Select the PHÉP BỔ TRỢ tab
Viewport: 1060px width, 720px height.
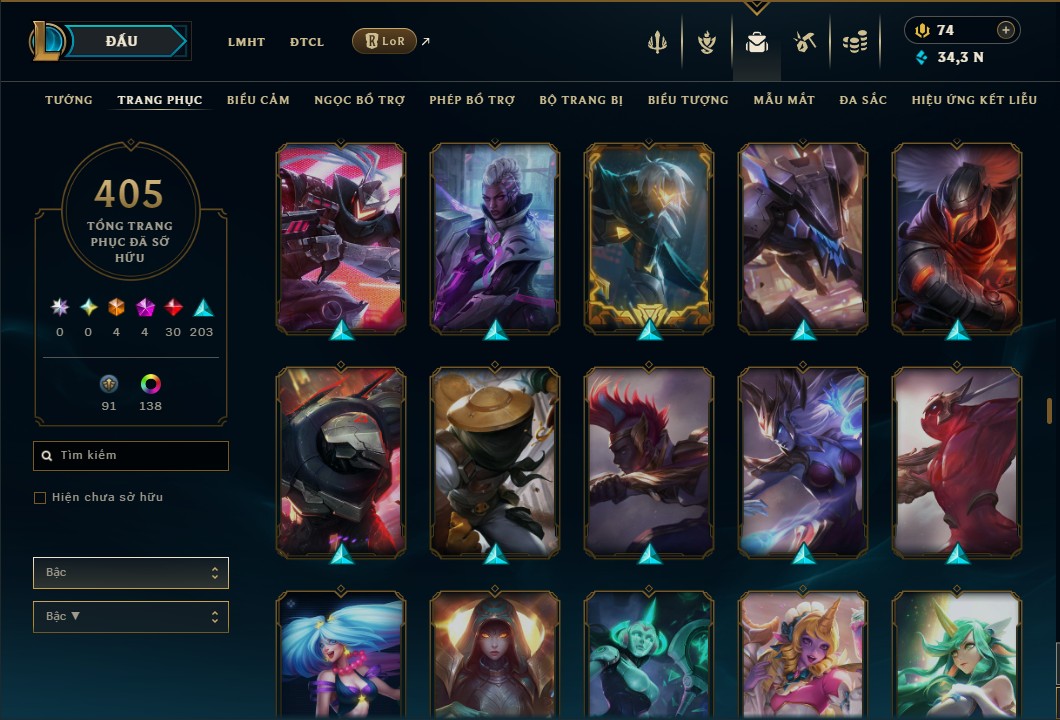point(472,100)
